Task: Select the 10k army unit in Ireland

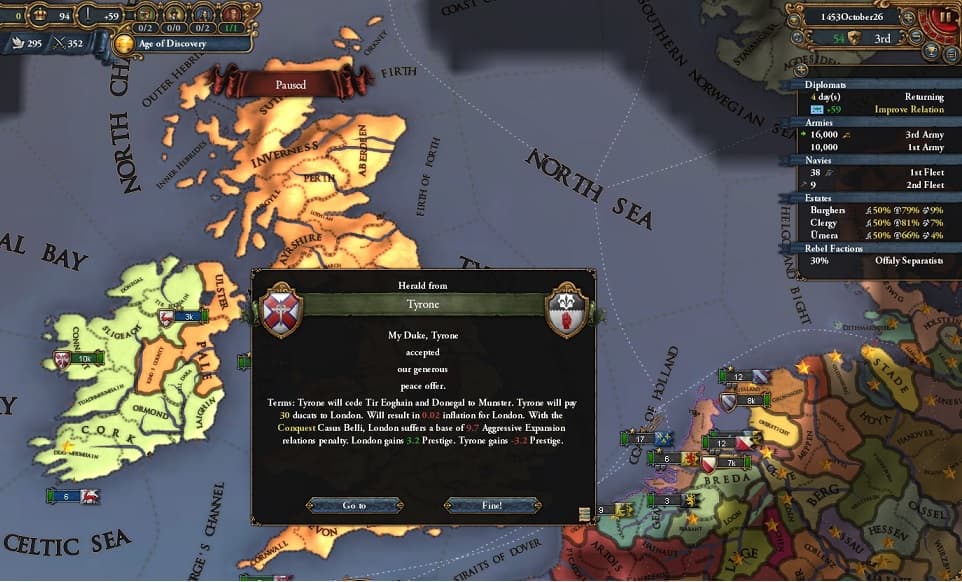Action: click(82, 358)
